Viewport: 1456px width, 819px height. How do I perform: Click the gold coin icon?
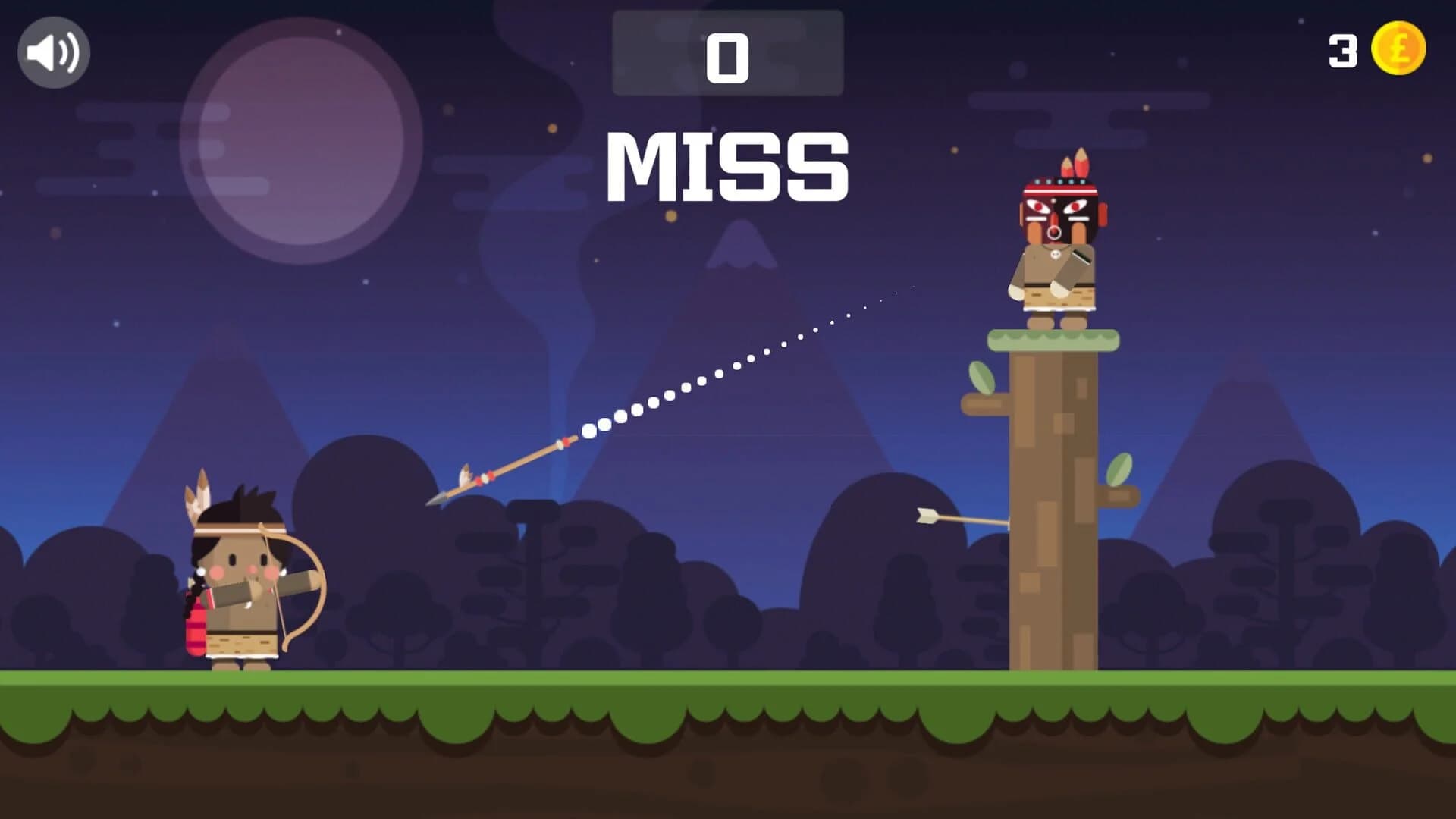point(1399,50)
